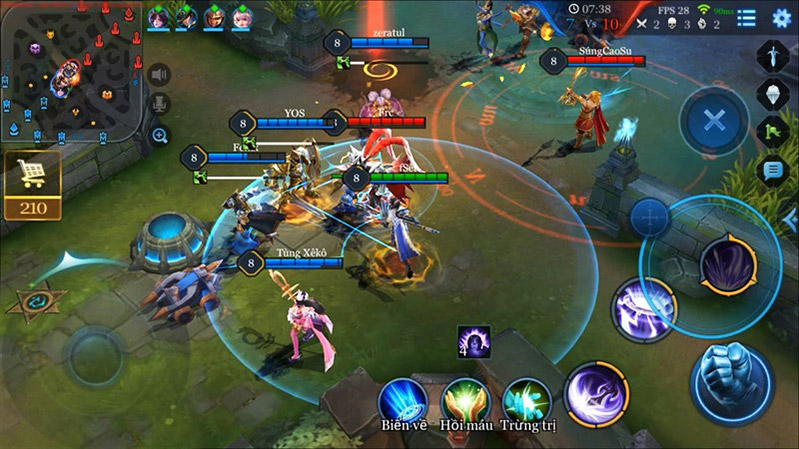The image size is (799, 449).
Task: Activate the purple slash first skill
Action: (596, 393)
